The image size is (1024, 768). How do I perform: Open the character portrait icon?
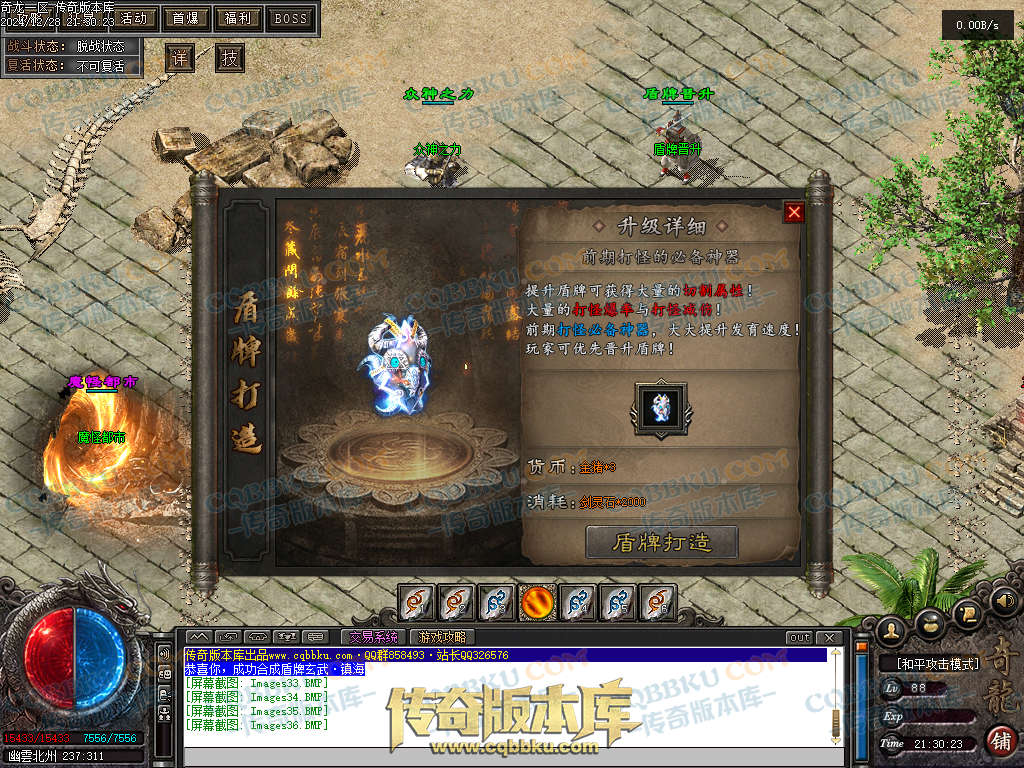892,629
